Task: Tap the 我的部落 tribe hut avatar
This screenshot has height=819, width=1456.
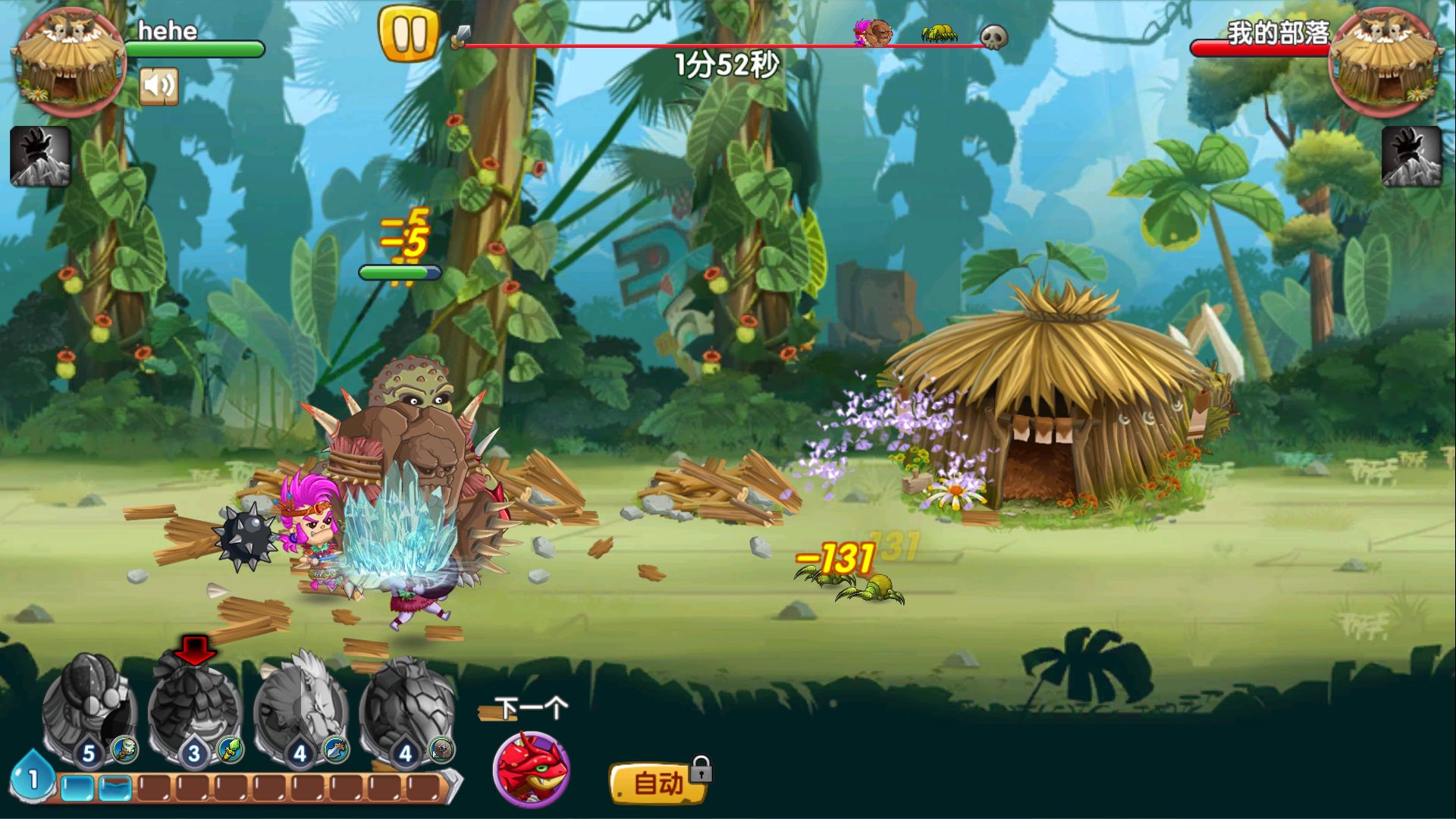Action: (1385, 62)
